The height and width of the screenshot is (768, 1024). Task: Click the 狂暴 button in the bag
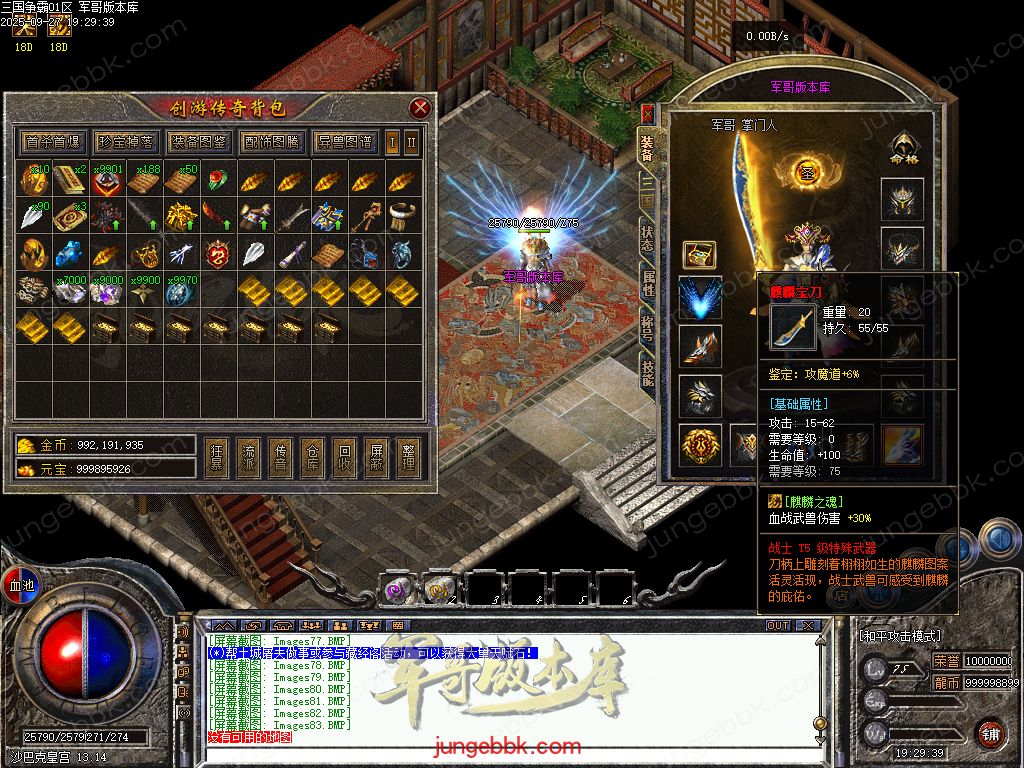[216, 455]
